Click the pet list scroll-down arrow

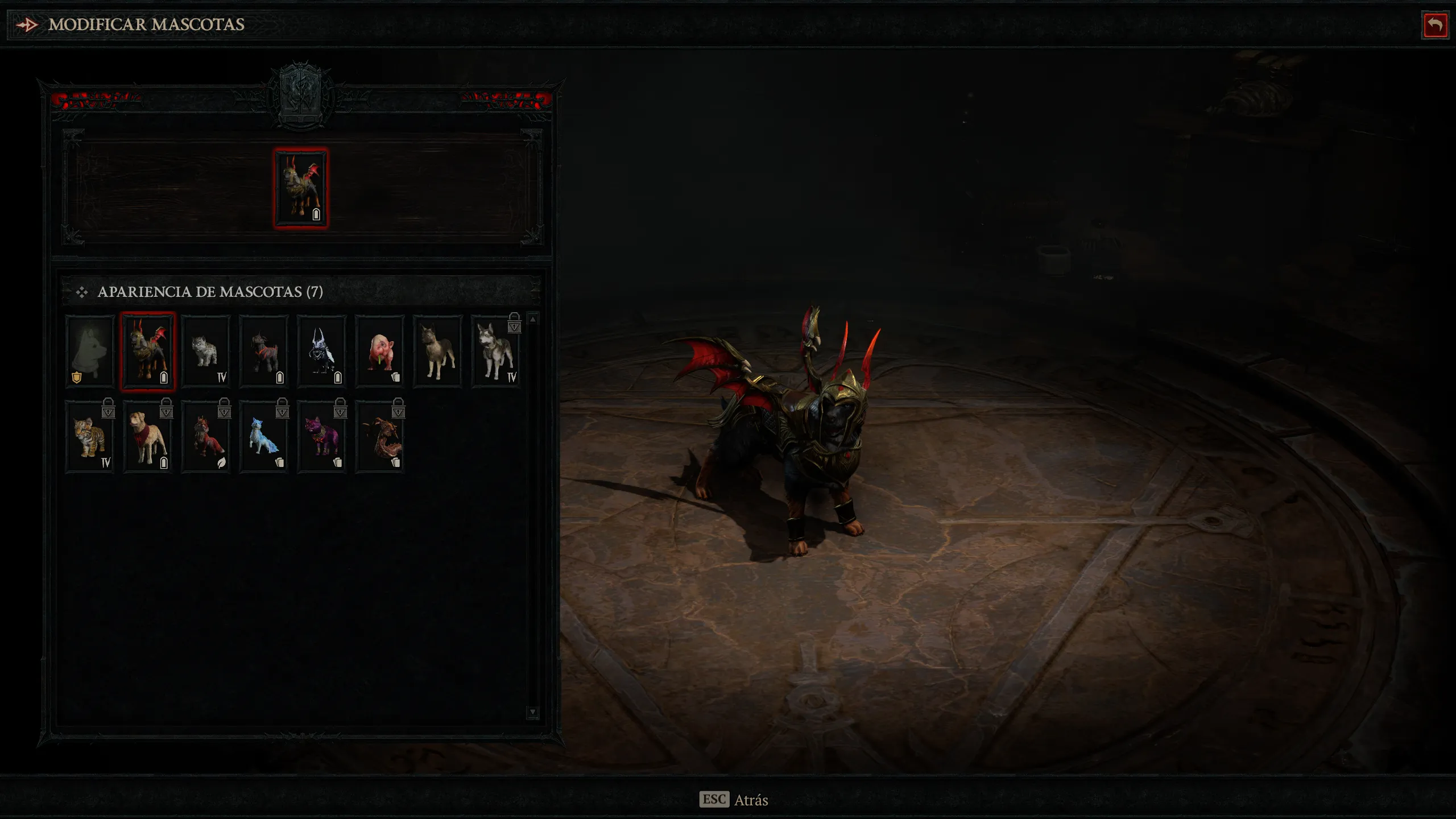[533, 712]
